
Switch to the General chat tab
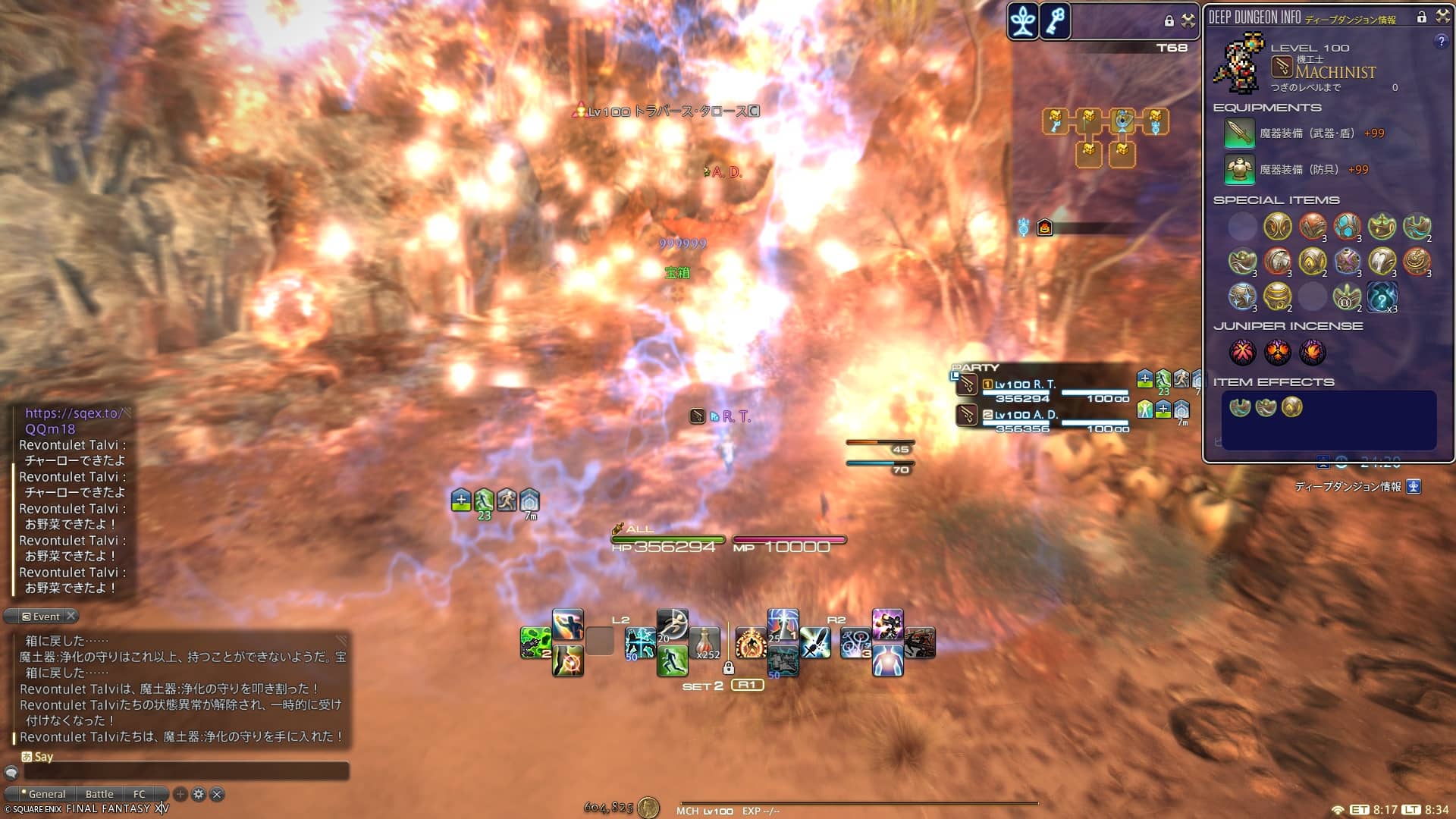pyautogui.click(x=47, y=794)
